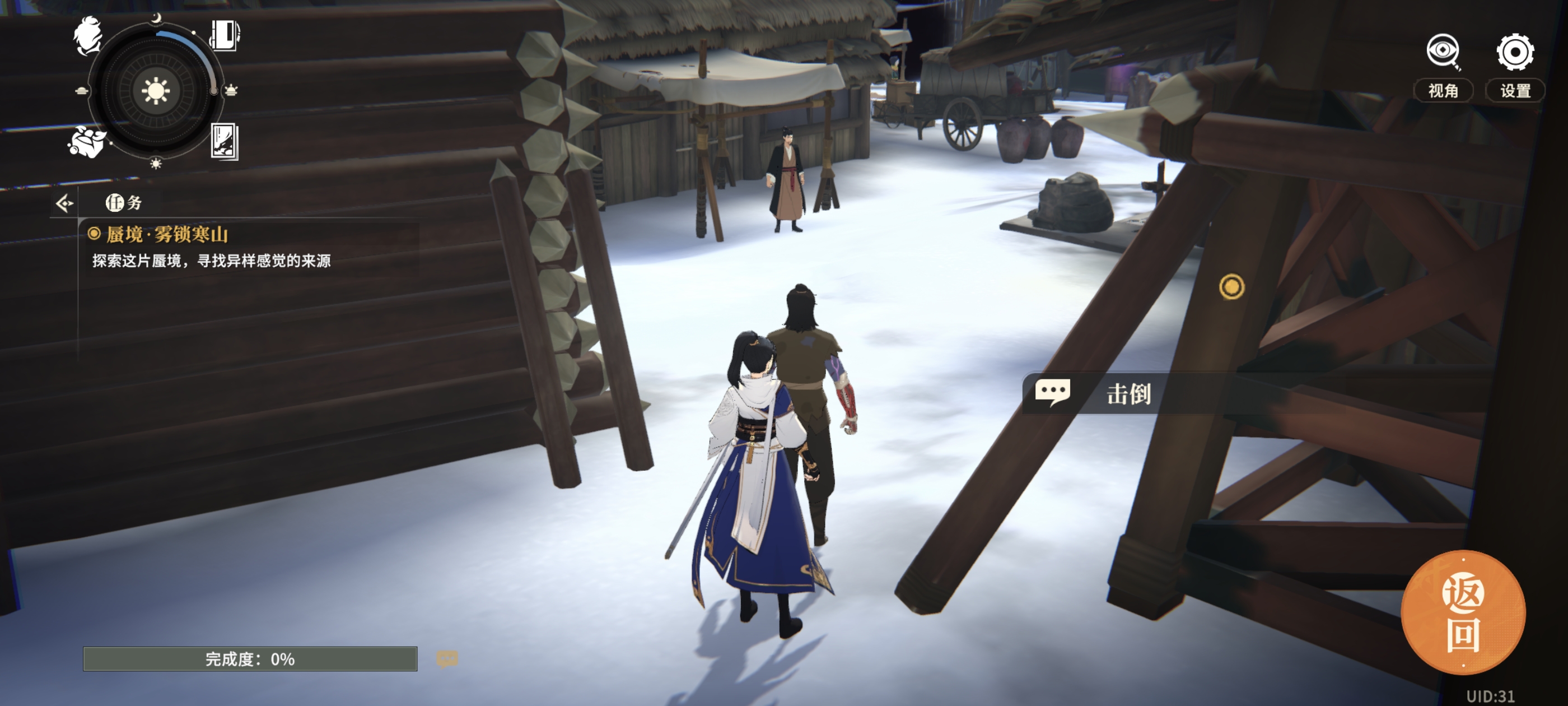This screenshot has width=1568, height=706.
Task: Select the 蜃境·雾锁寒山 quest entry
Action: [167, 235]
